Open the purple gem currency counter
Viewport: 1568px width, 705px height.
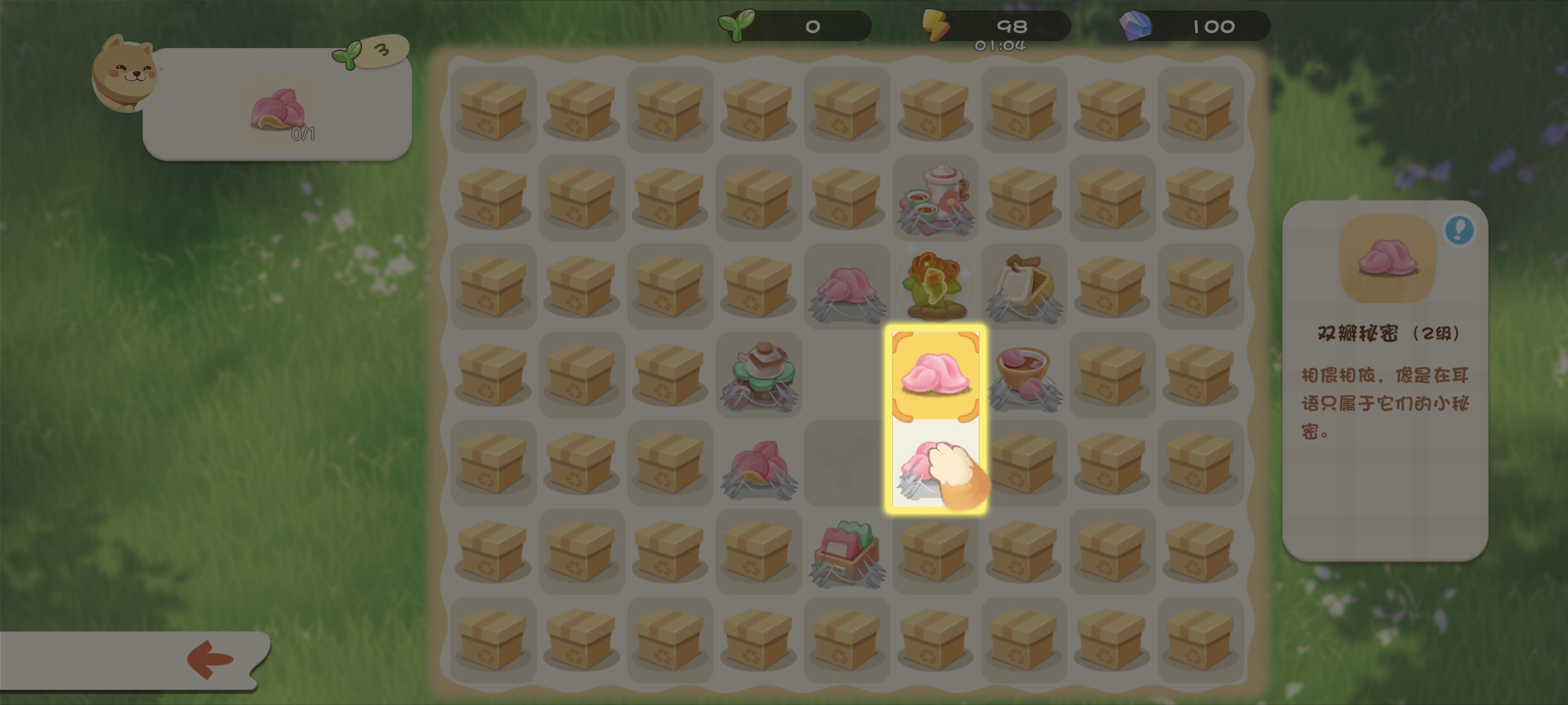coord(1195,26)
